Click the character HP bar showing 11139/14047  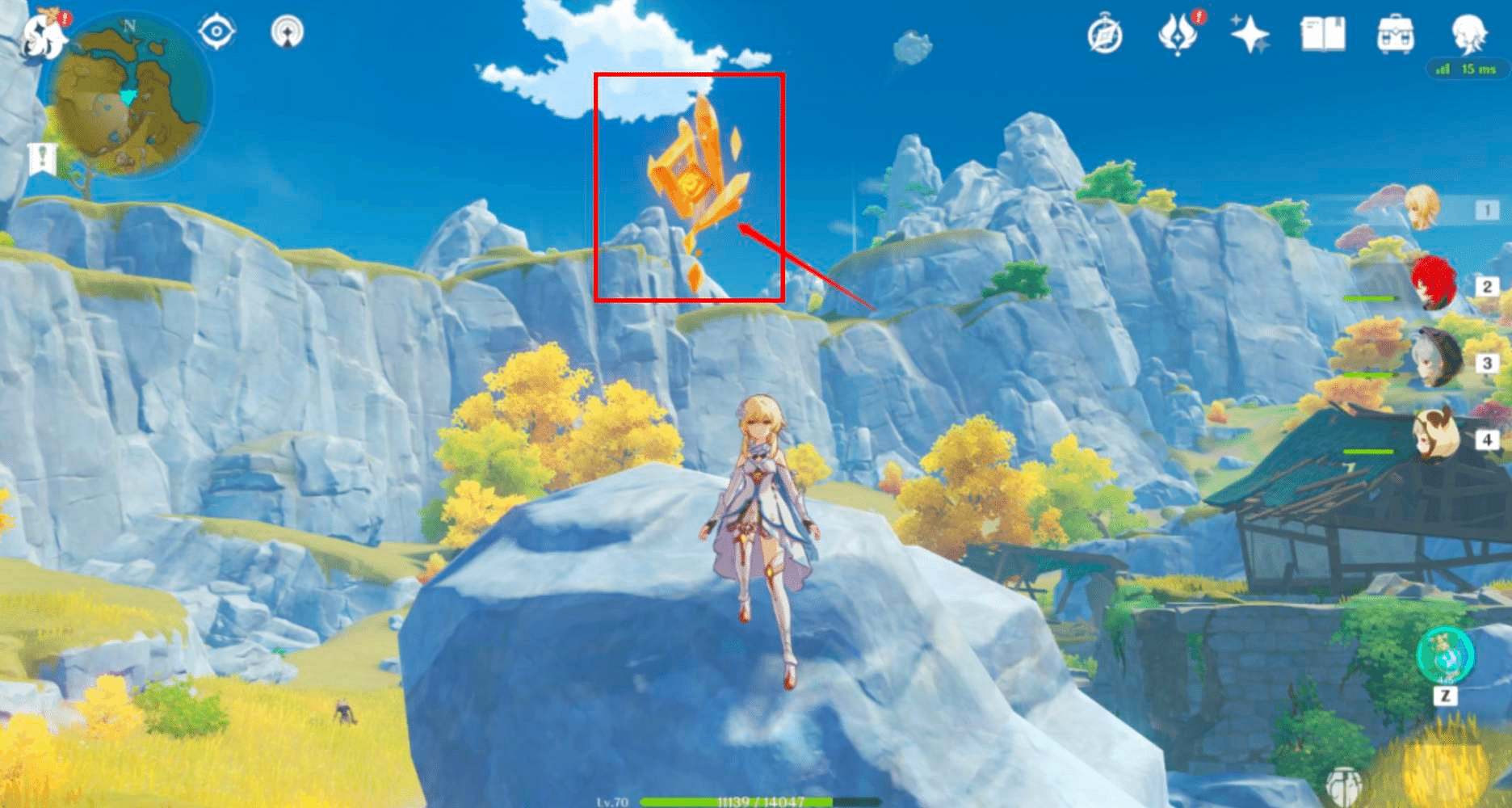(x=758, y=803)
